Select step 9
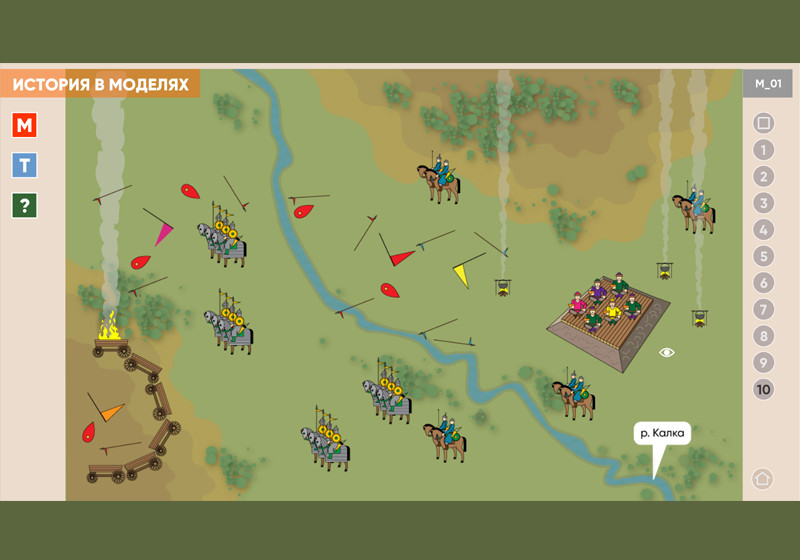 pos(764,362)
